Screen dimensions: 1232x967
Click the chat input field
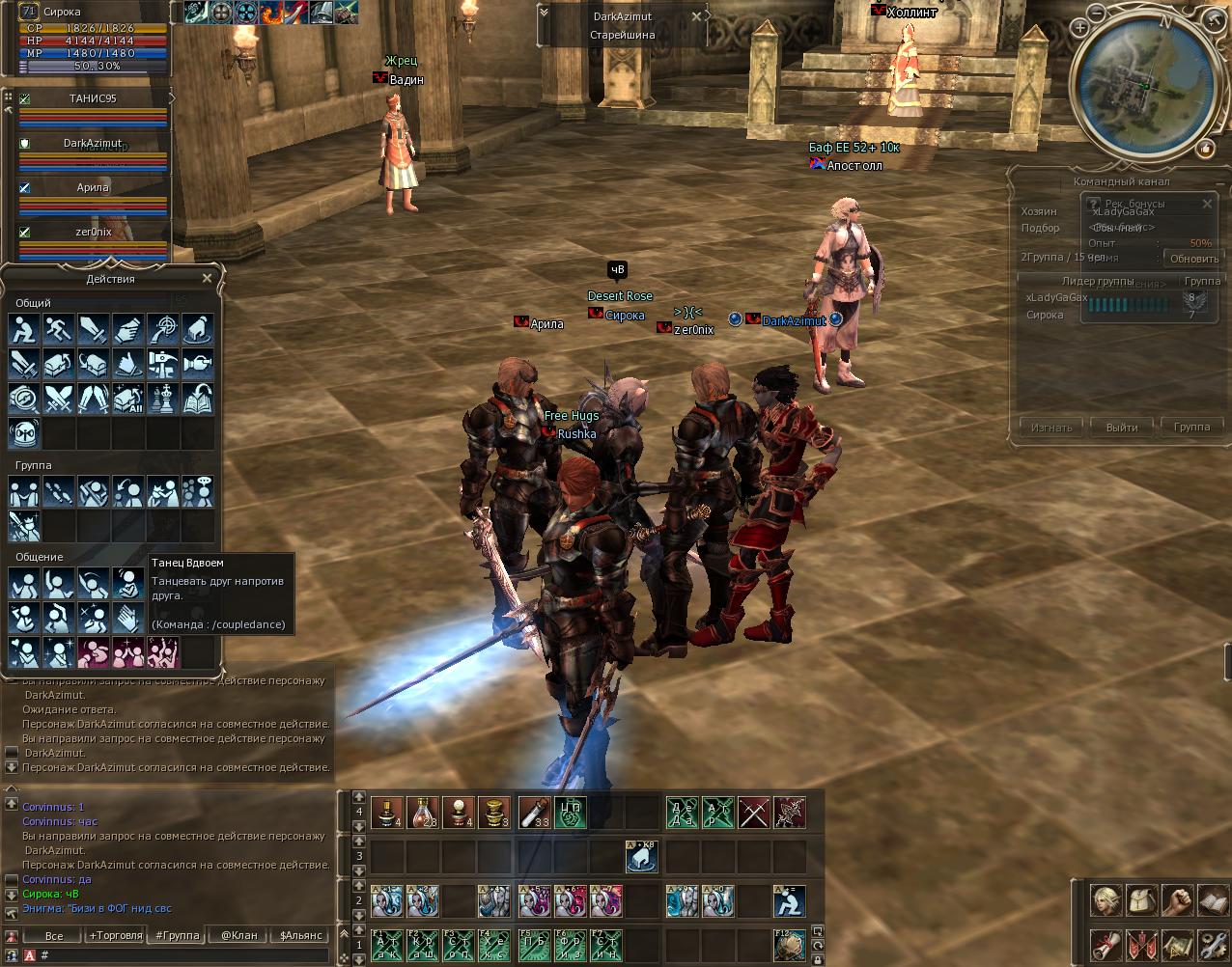(x=183, y=955)
